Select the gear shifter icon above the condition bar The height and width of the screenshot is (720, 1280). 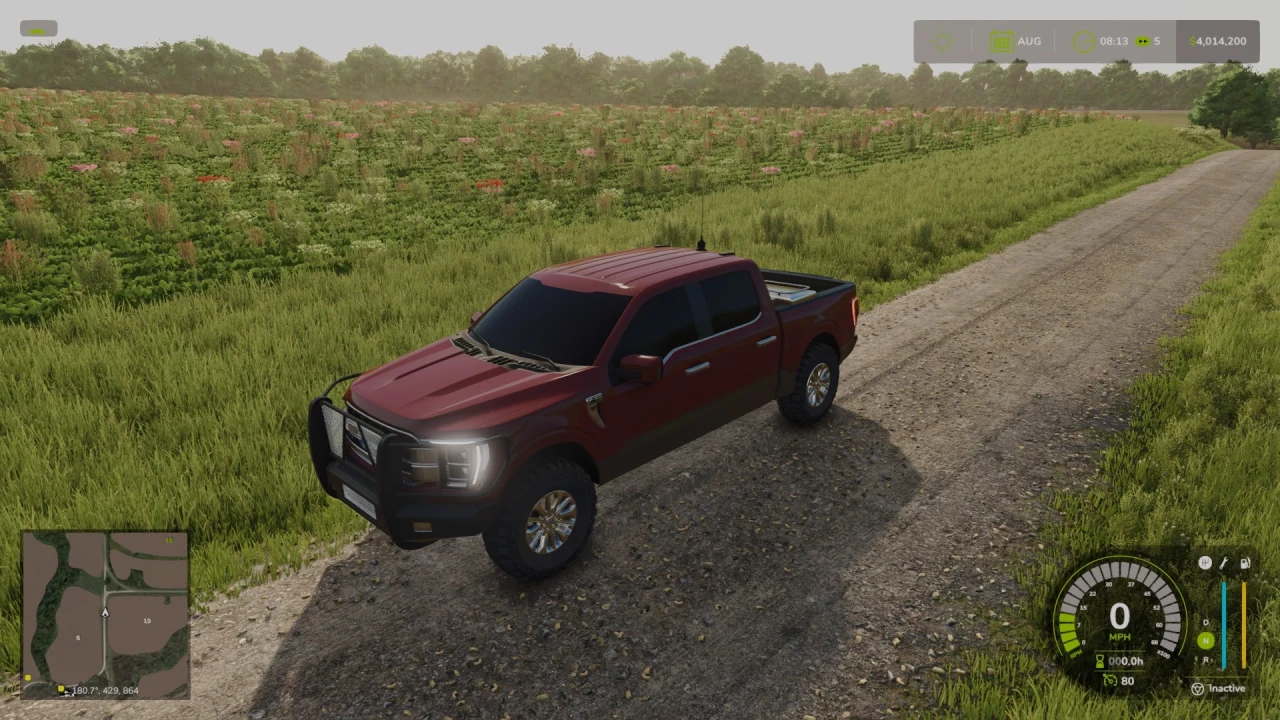[x=1205, y=562]
